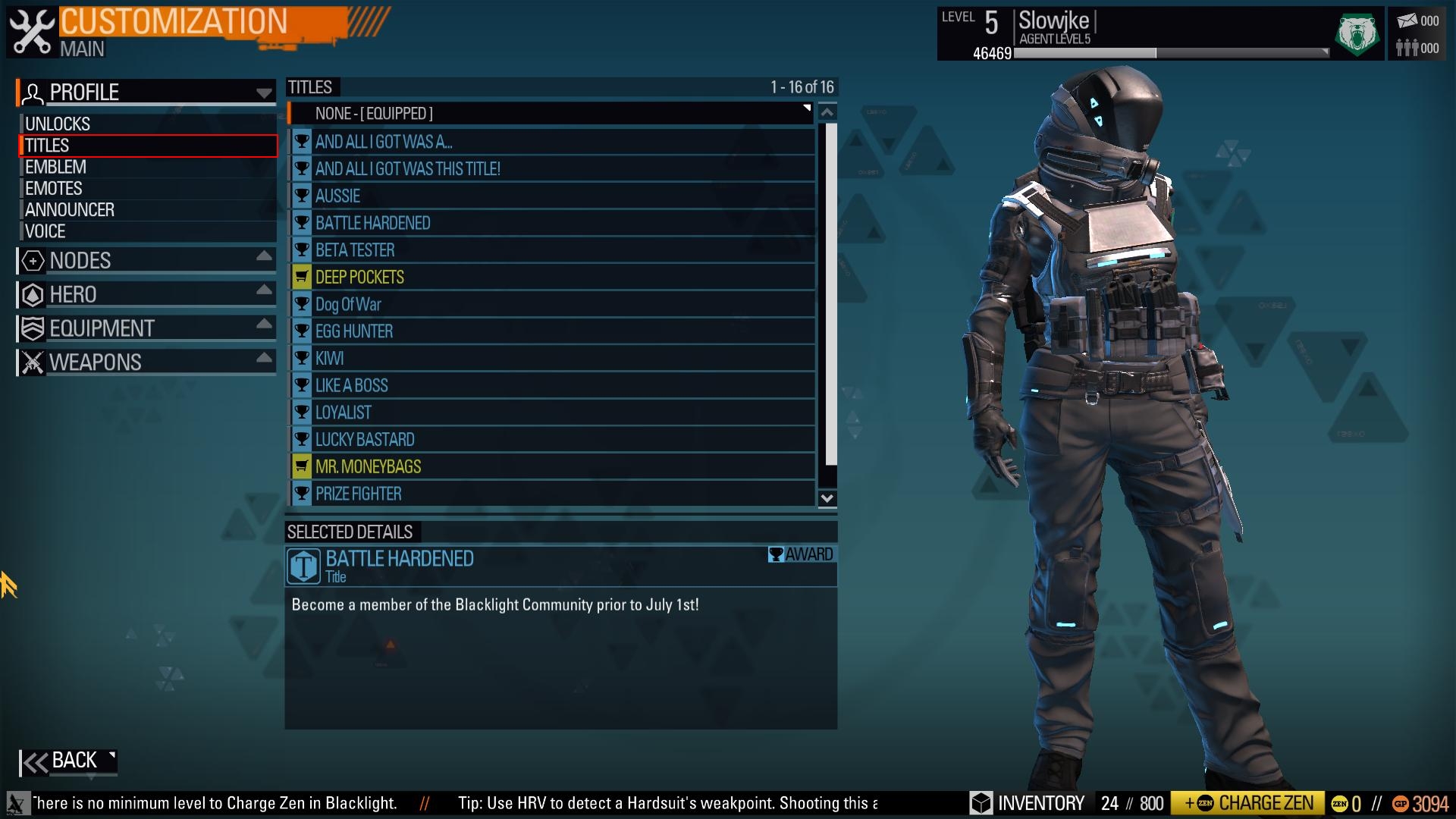The height and width of the screenshot is (819, 1456).
Task: Click the titles list scroll-down arrow
Action: coord(827,498)
